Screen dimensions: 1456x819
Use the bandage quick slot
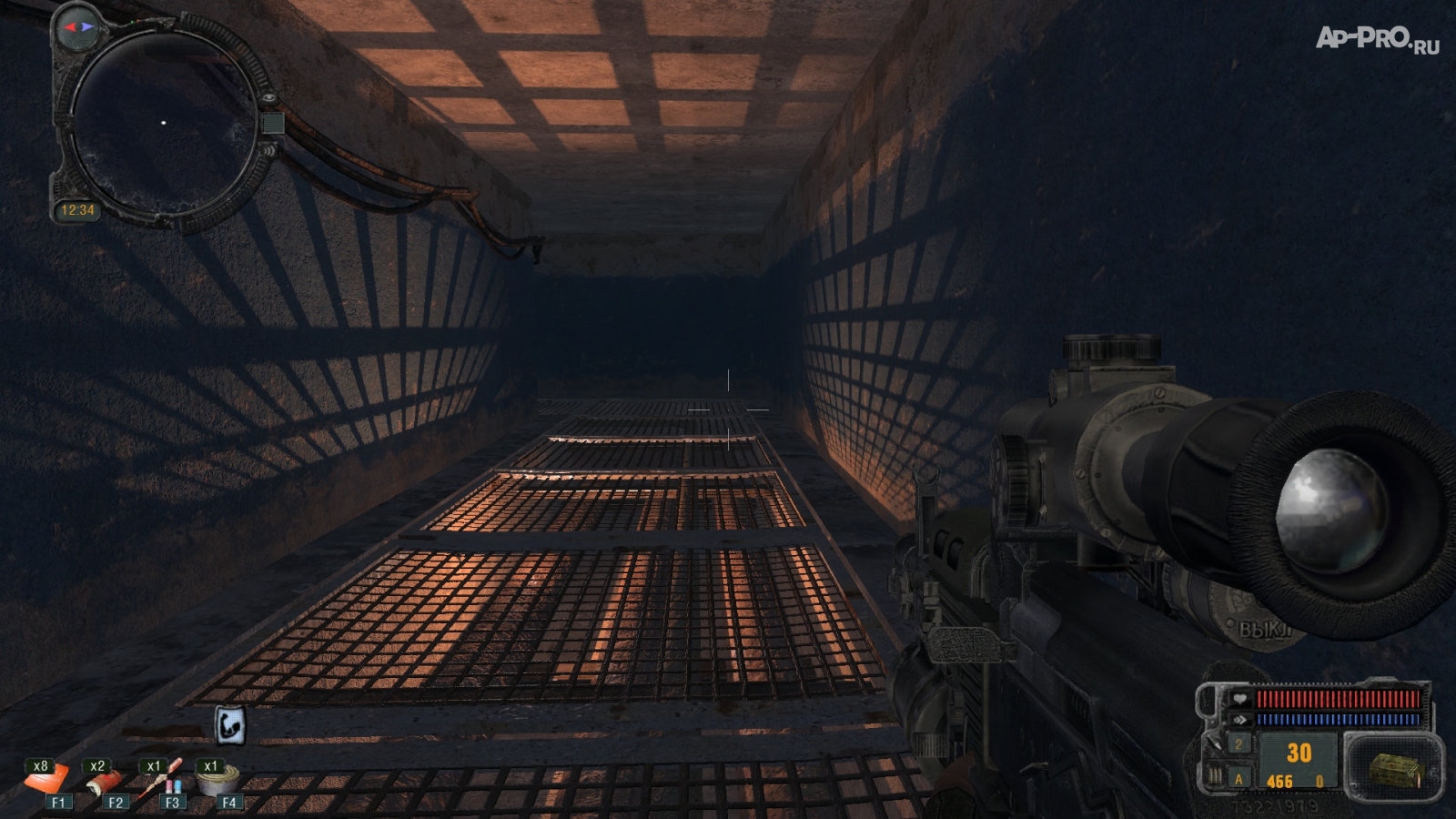[105, 780]
